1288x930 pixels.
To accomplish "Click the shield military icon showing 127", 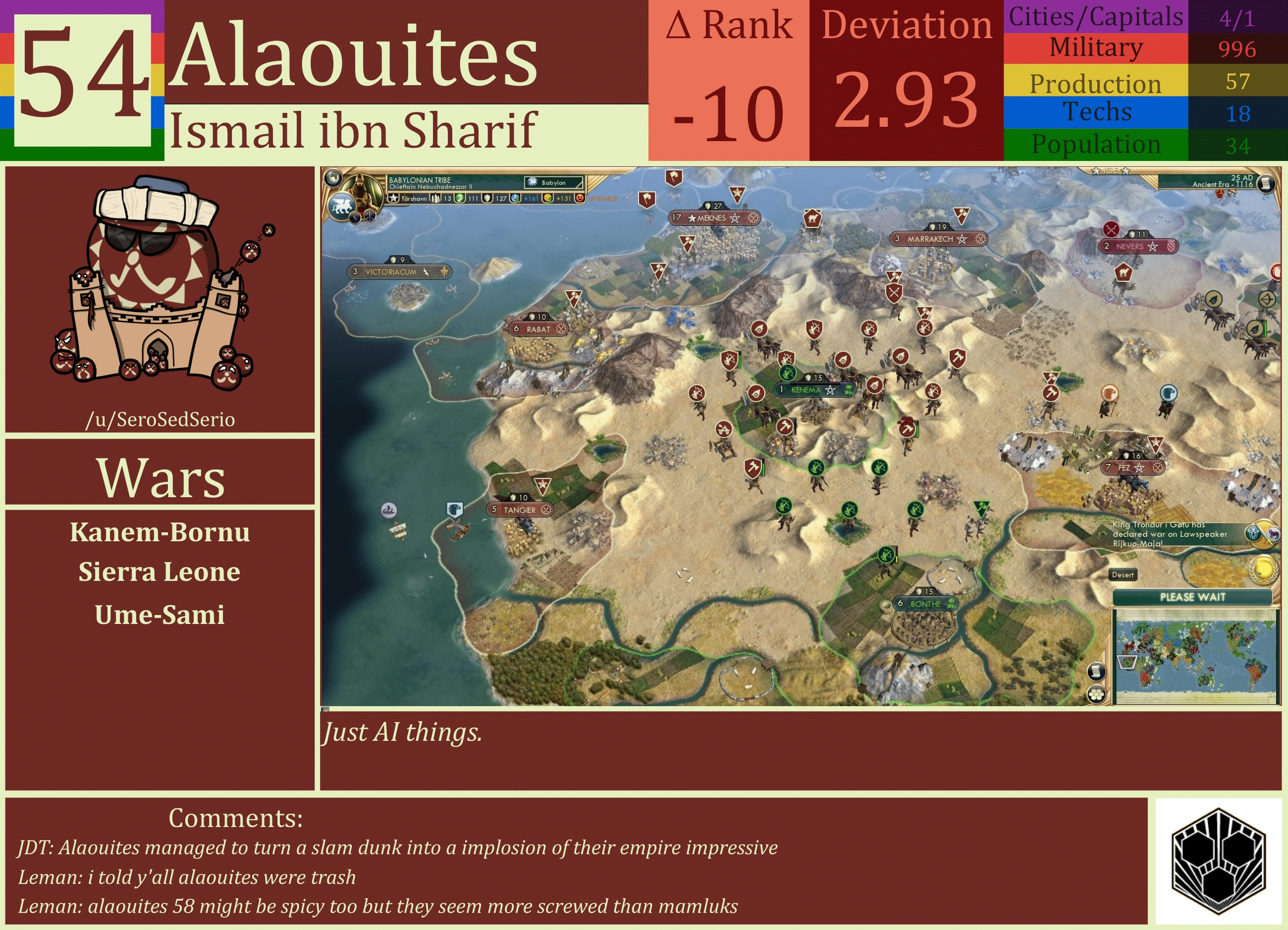I will click(x=487, y=200).
